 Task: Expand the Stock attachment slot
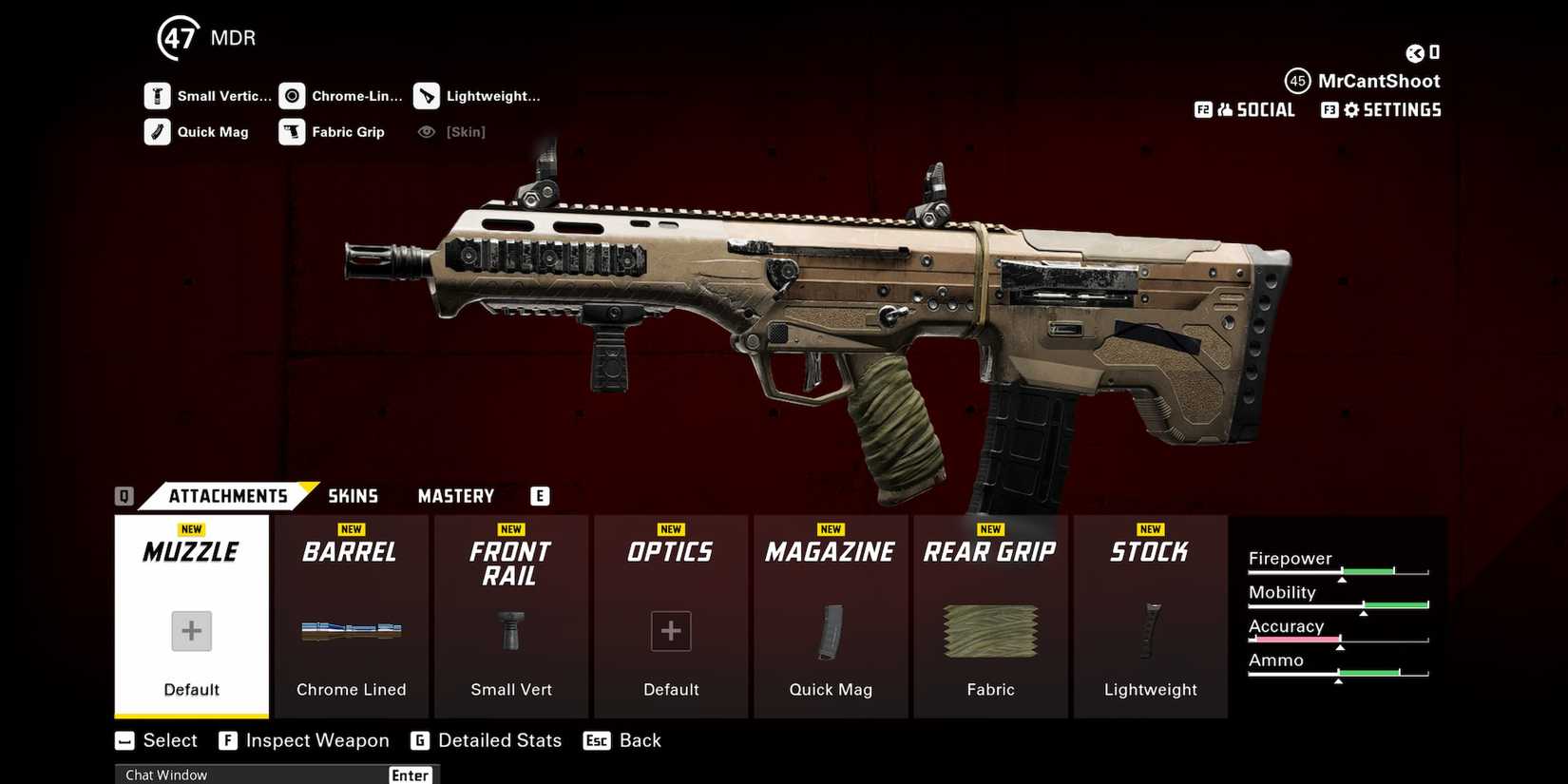[x=1150, y=551]
